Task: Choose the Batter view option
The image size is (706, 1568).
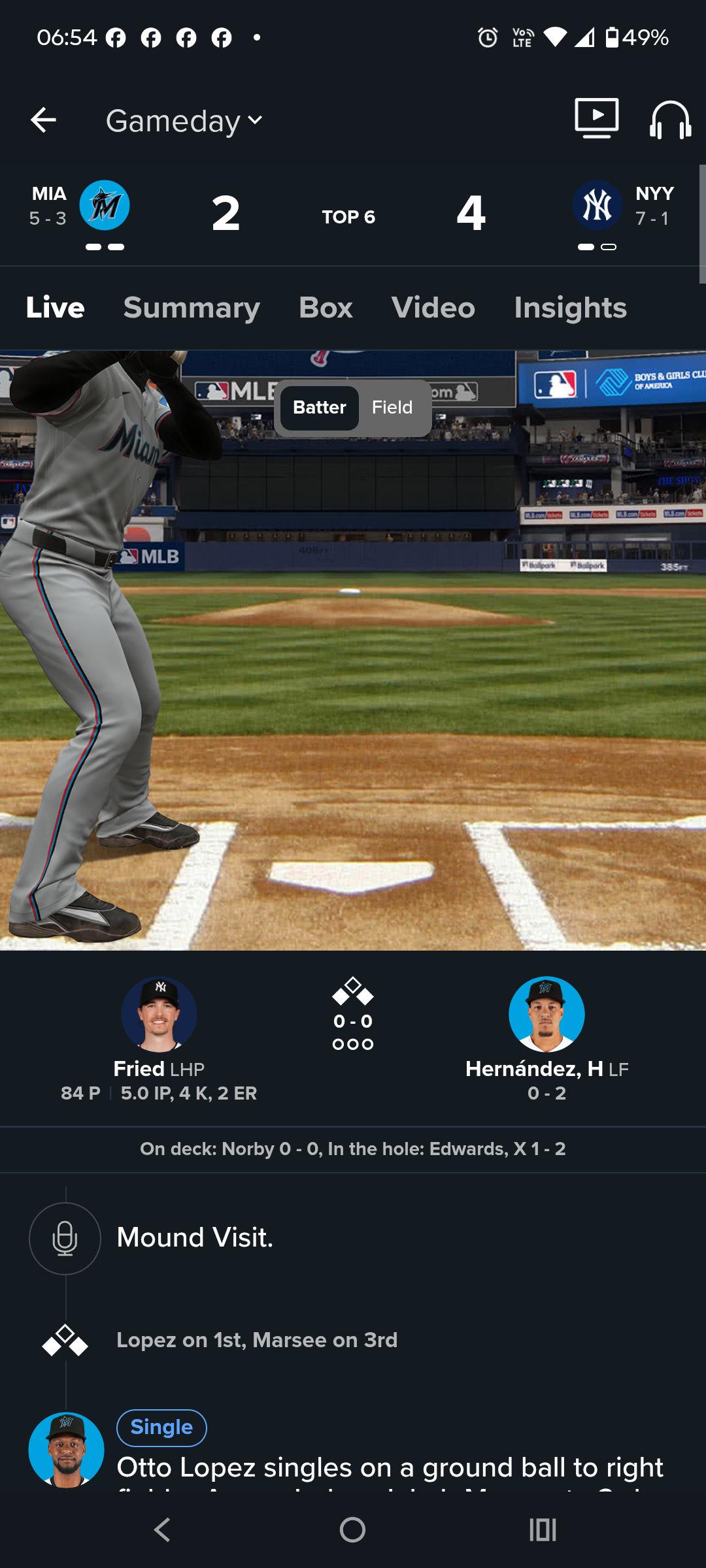Action: [319, 408]
